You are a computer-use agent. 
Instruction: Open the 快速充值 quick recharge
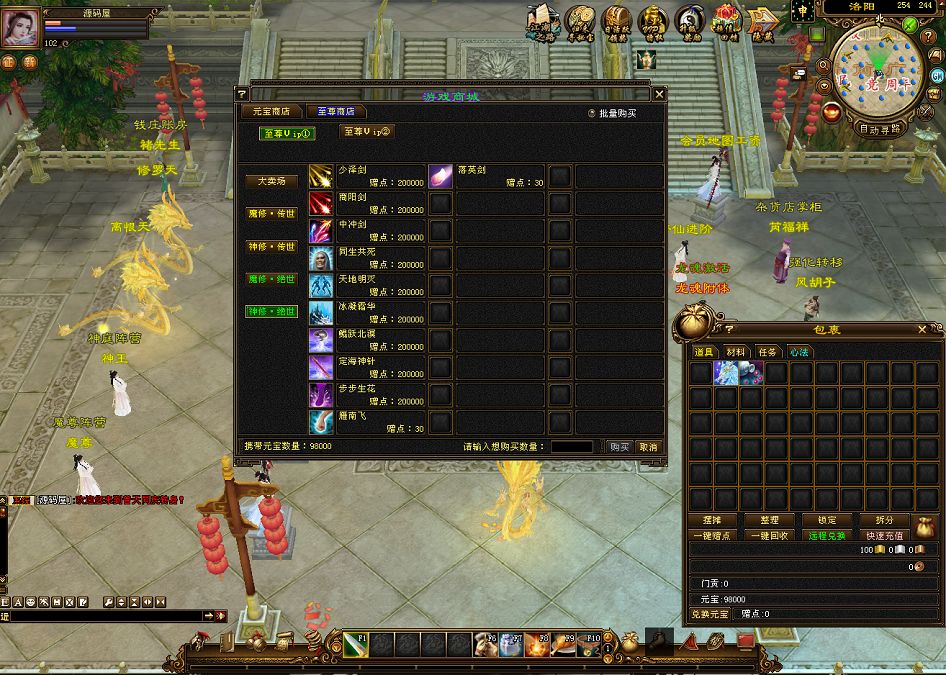click(x=884, y=536)
